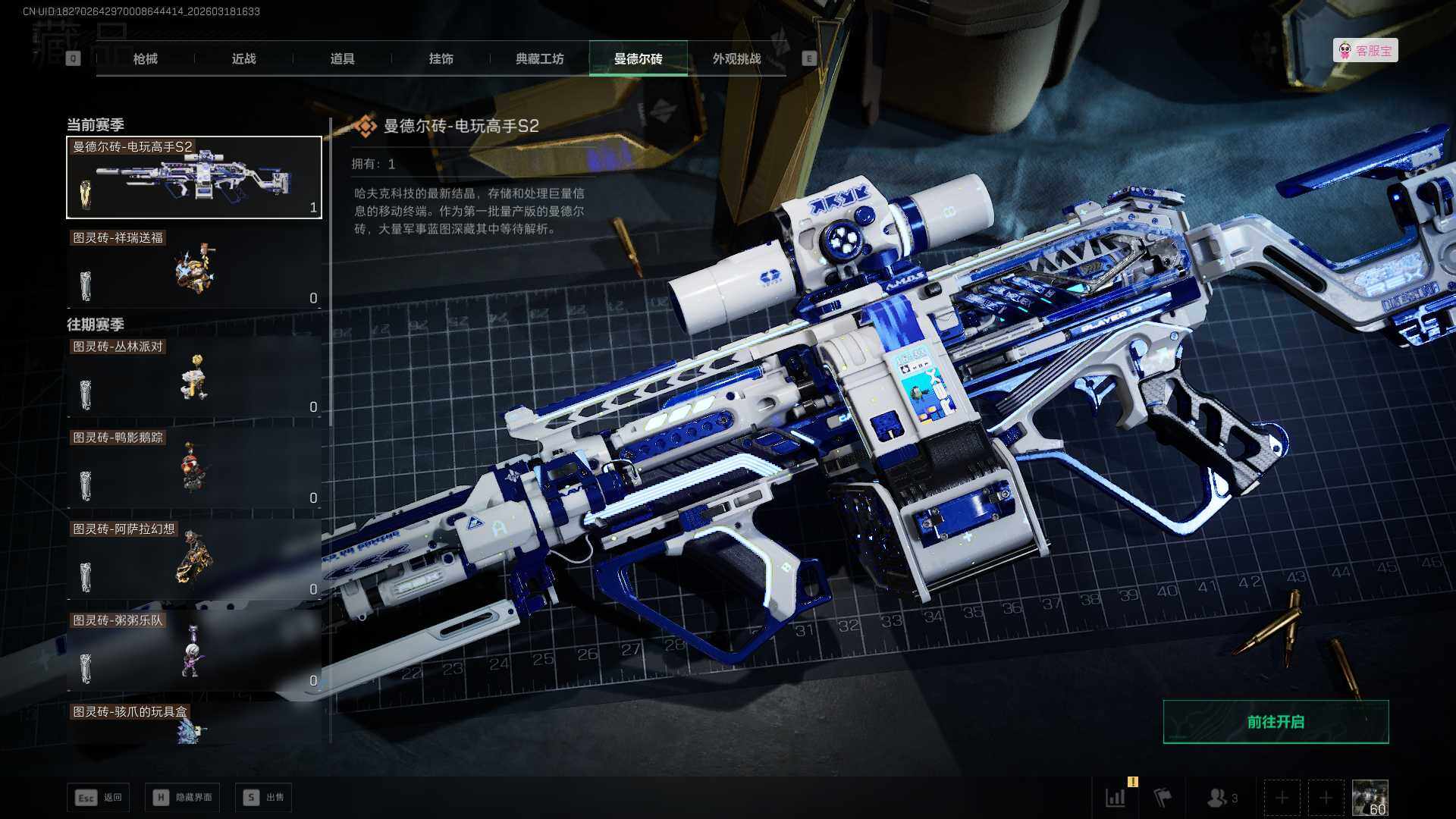Show the 挂饰 tab
This screenshot has width=1456, height=819.
[441, 58]
